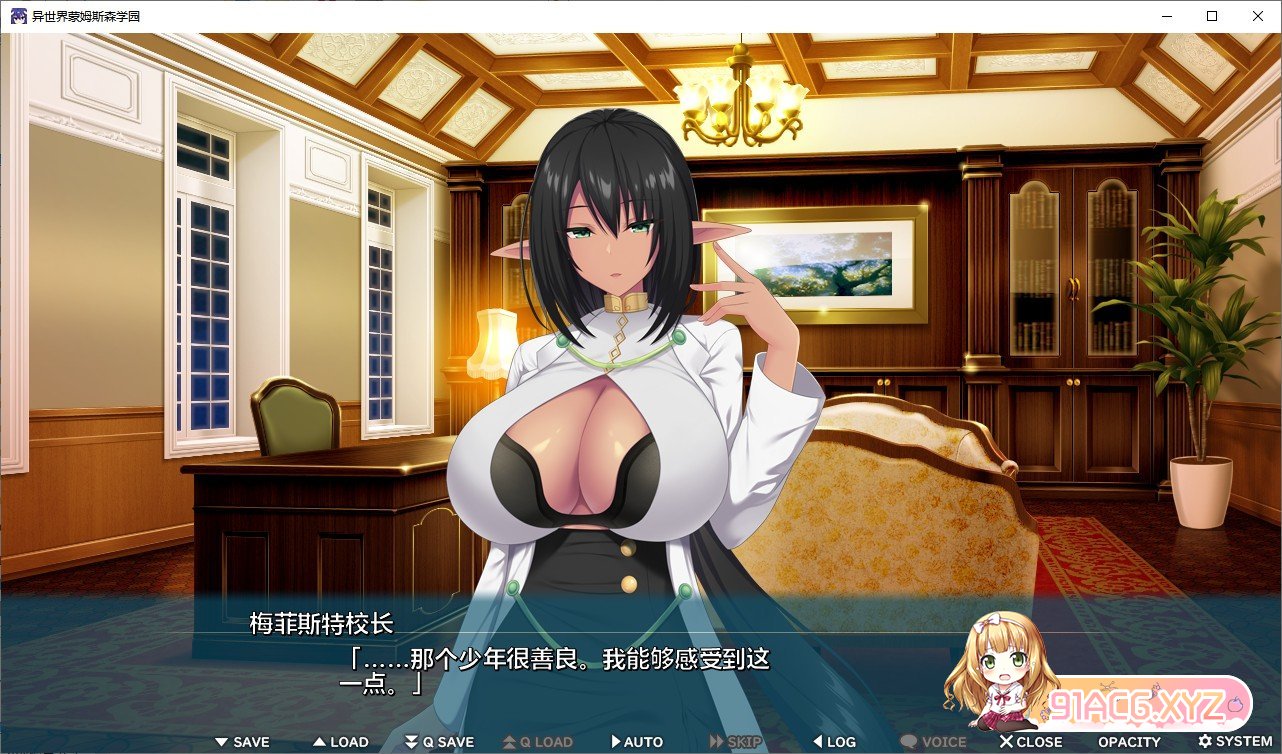Show the dialogue LOG
This screenshot has height=754, width=1282.
[x=834, y=742]
